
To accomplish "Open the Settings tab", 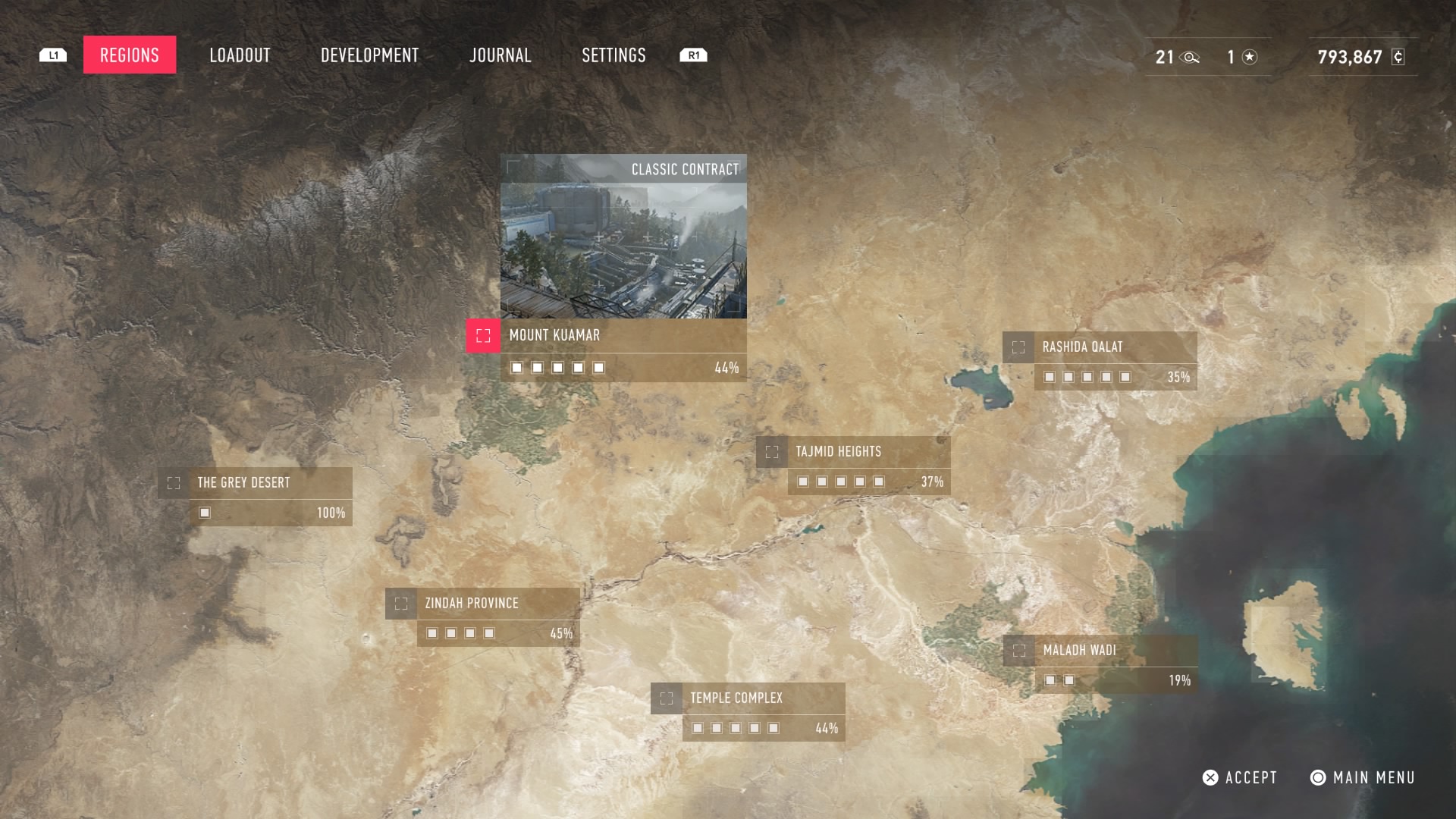I will [x=613, y=55].
